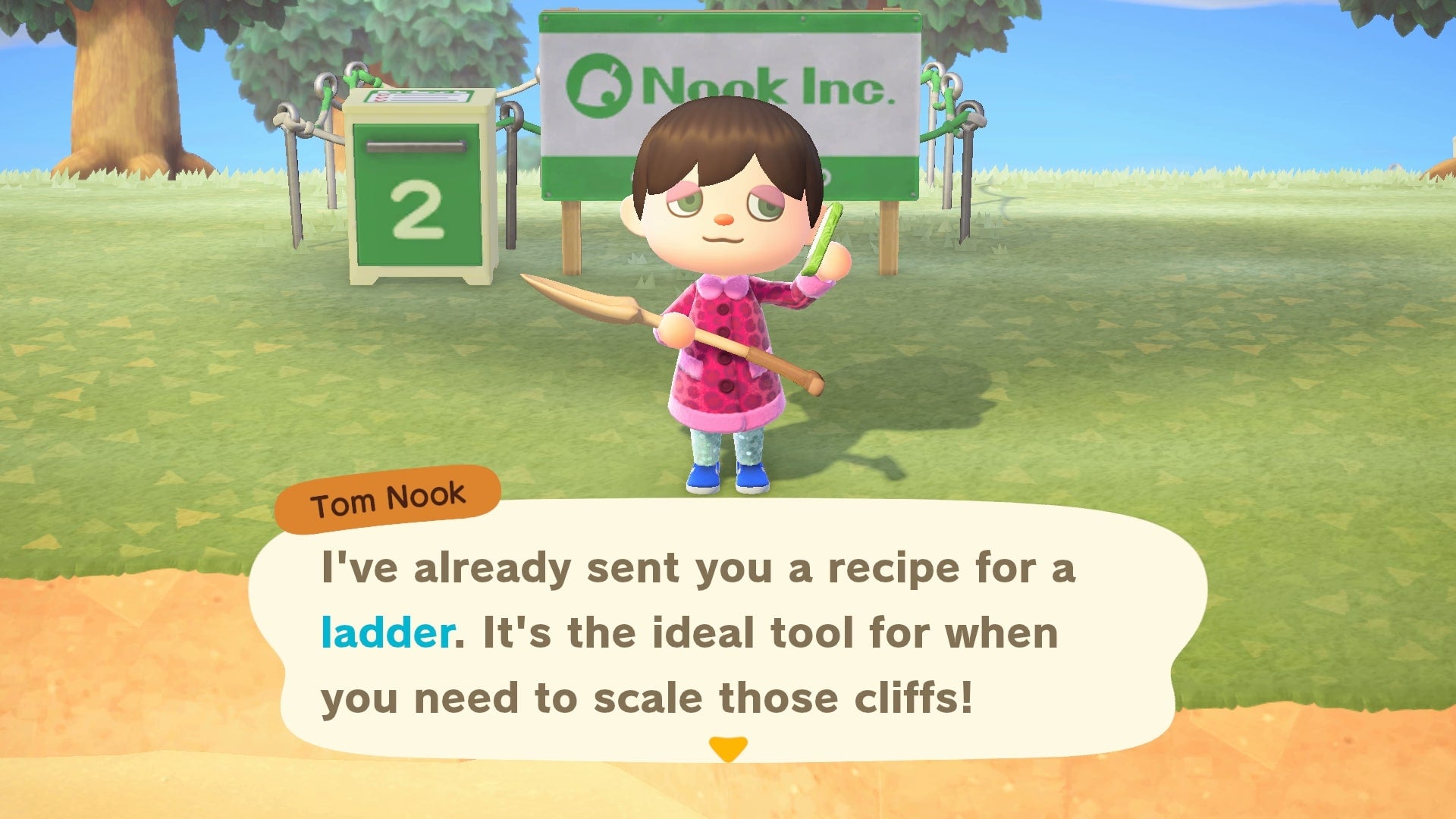Select the Tom Nook name tag
The width and height of the screenshot is (1456, 819).
click(x=388, y=497)
